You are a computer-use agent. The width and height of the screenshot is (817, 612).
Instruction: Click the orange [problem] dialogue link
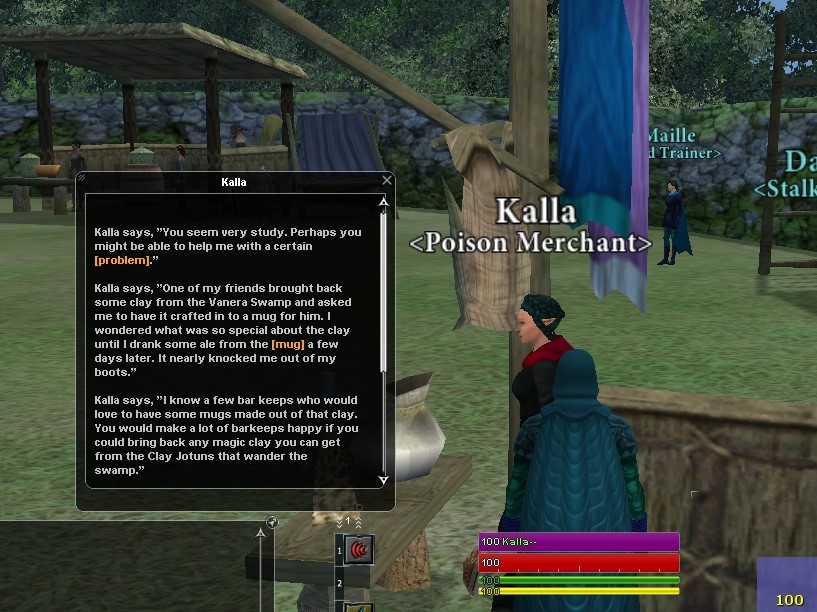122,260
